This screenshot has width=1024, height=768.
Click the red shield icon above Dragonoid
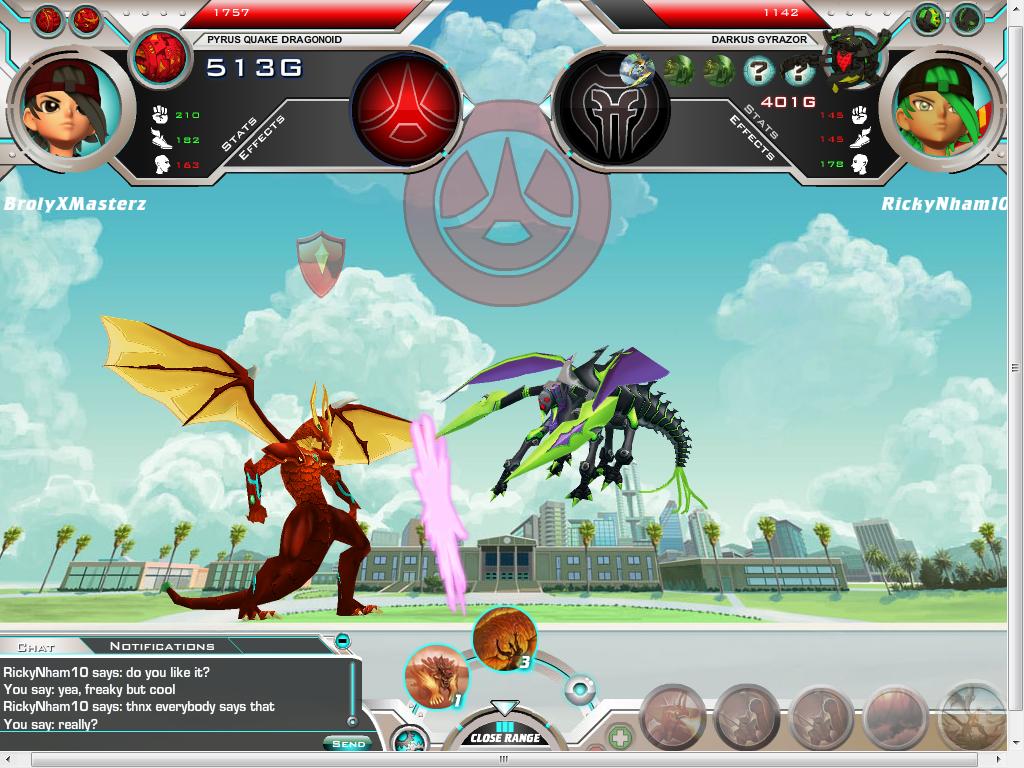tap(320, 263)
